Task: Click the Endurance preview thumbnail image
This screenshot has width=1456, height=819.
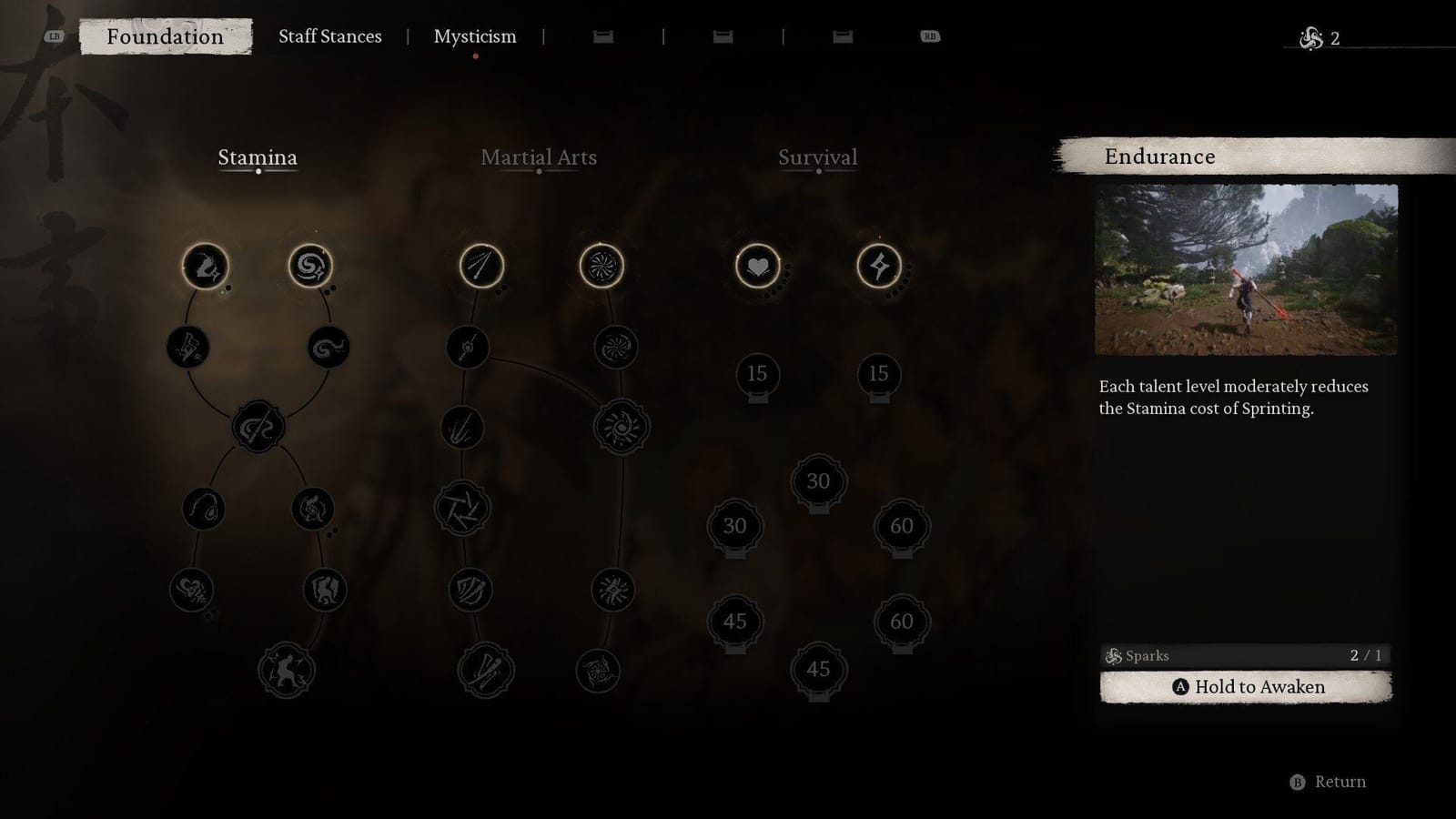Action: [1247, 268]
